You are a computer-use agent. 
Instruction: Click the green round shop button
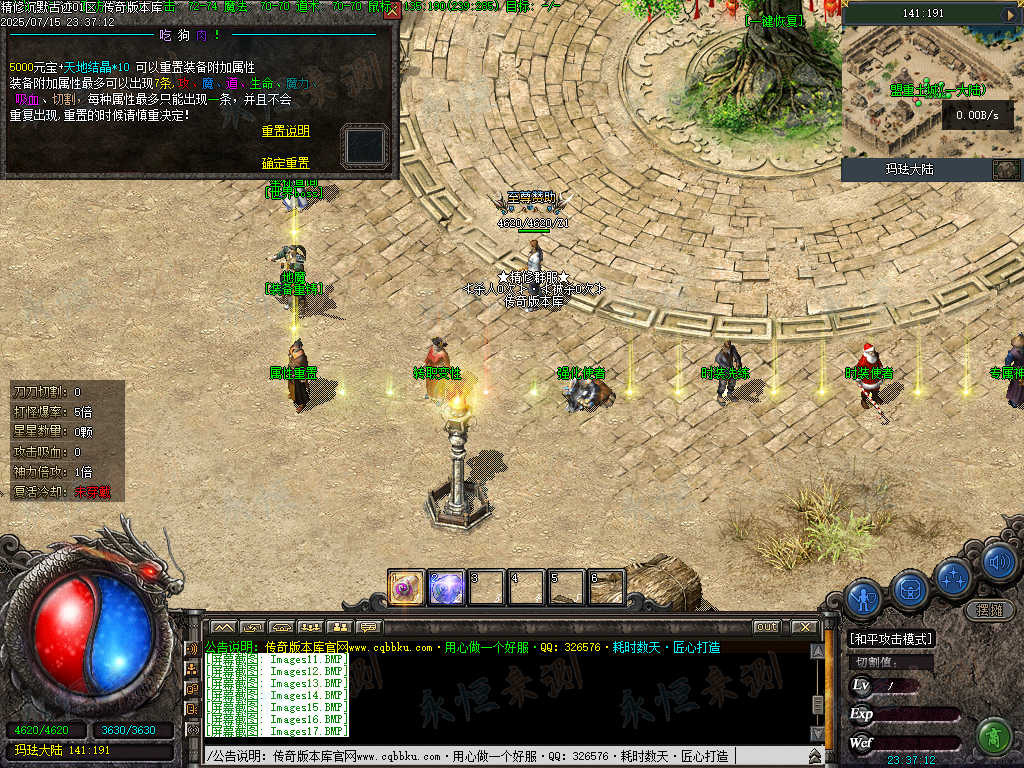pyautogui.click(x=993, y=735)
